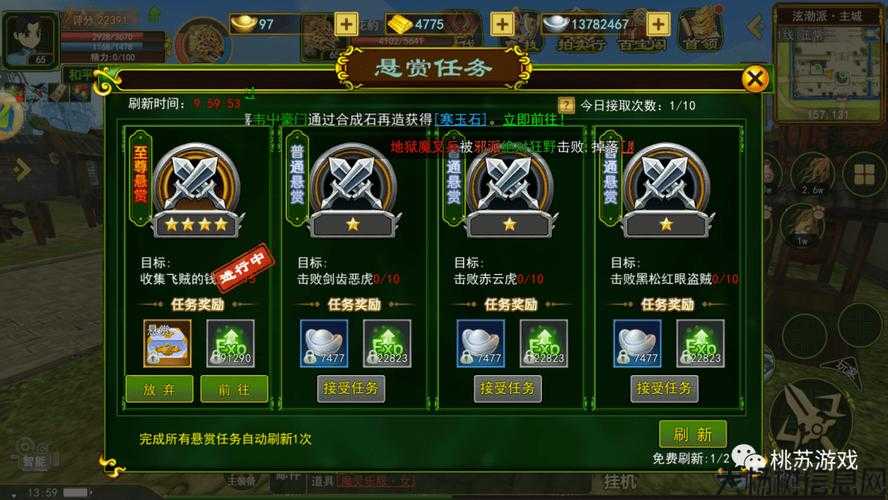
Task: Inspect the Exp 1290 reward icon
Action: coord(231,342)
